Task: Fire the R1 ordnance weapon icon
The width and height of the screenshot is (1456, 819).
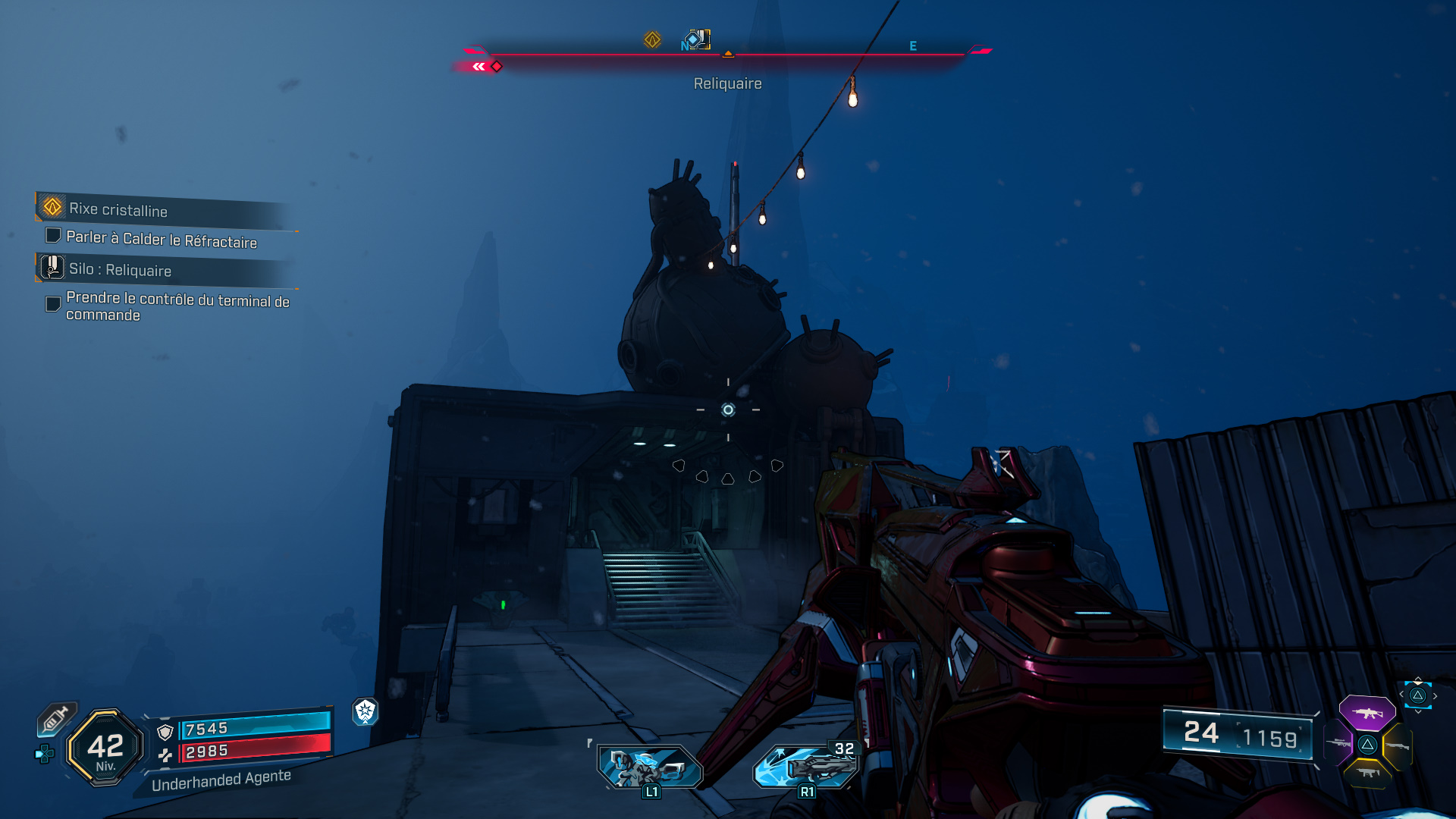Action: point(806,767)
